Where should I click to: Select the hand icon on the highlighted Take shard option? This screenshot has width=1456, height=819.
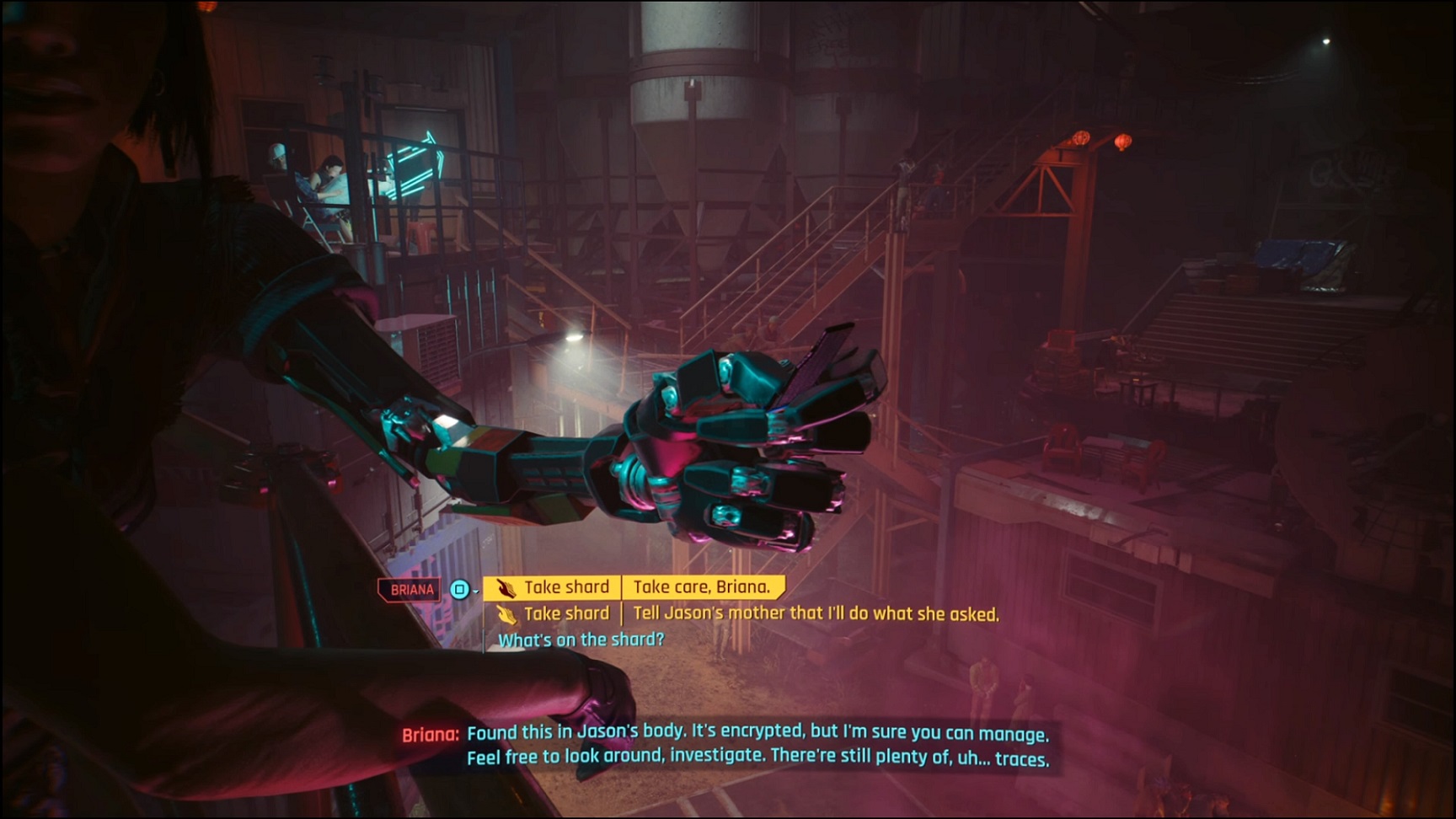[506, 587]
